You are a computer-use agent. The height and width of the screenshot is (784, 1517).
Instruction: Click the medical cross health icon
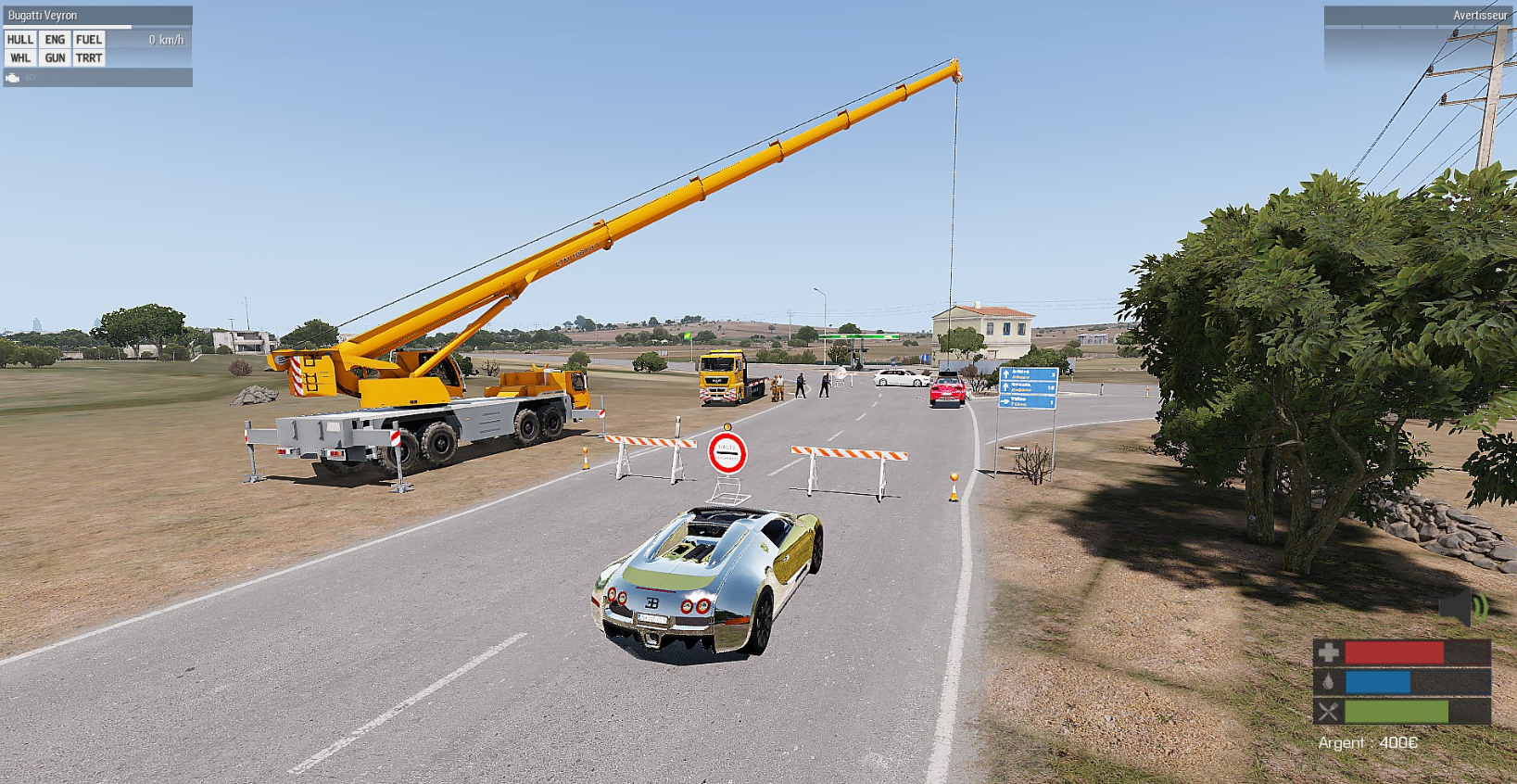point(1328,652)
